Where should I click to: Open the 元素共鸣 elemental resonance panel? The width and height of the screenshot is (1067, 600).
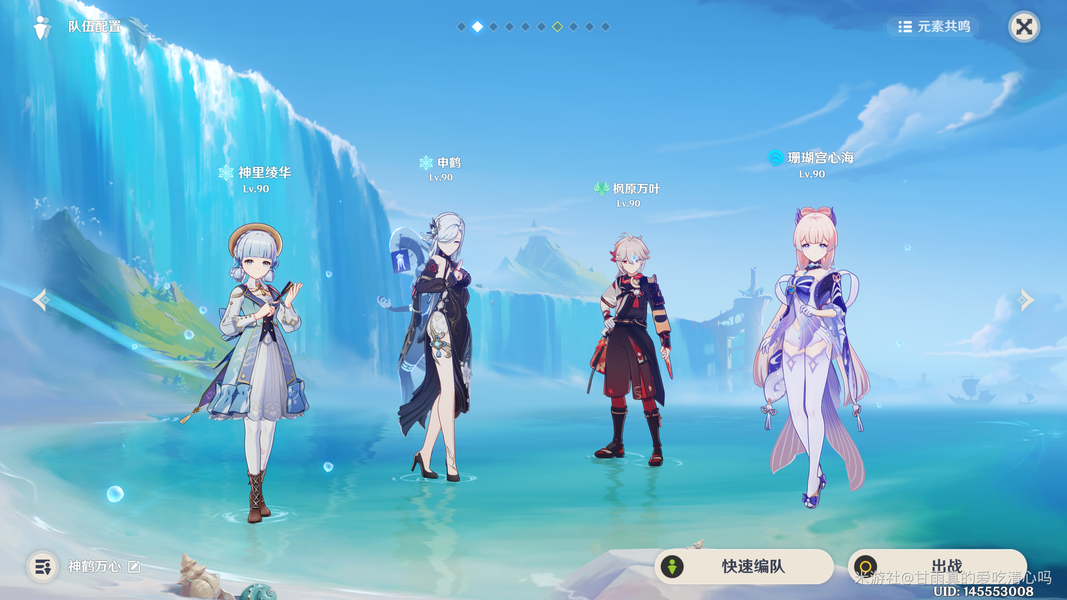tap(934, 27)
